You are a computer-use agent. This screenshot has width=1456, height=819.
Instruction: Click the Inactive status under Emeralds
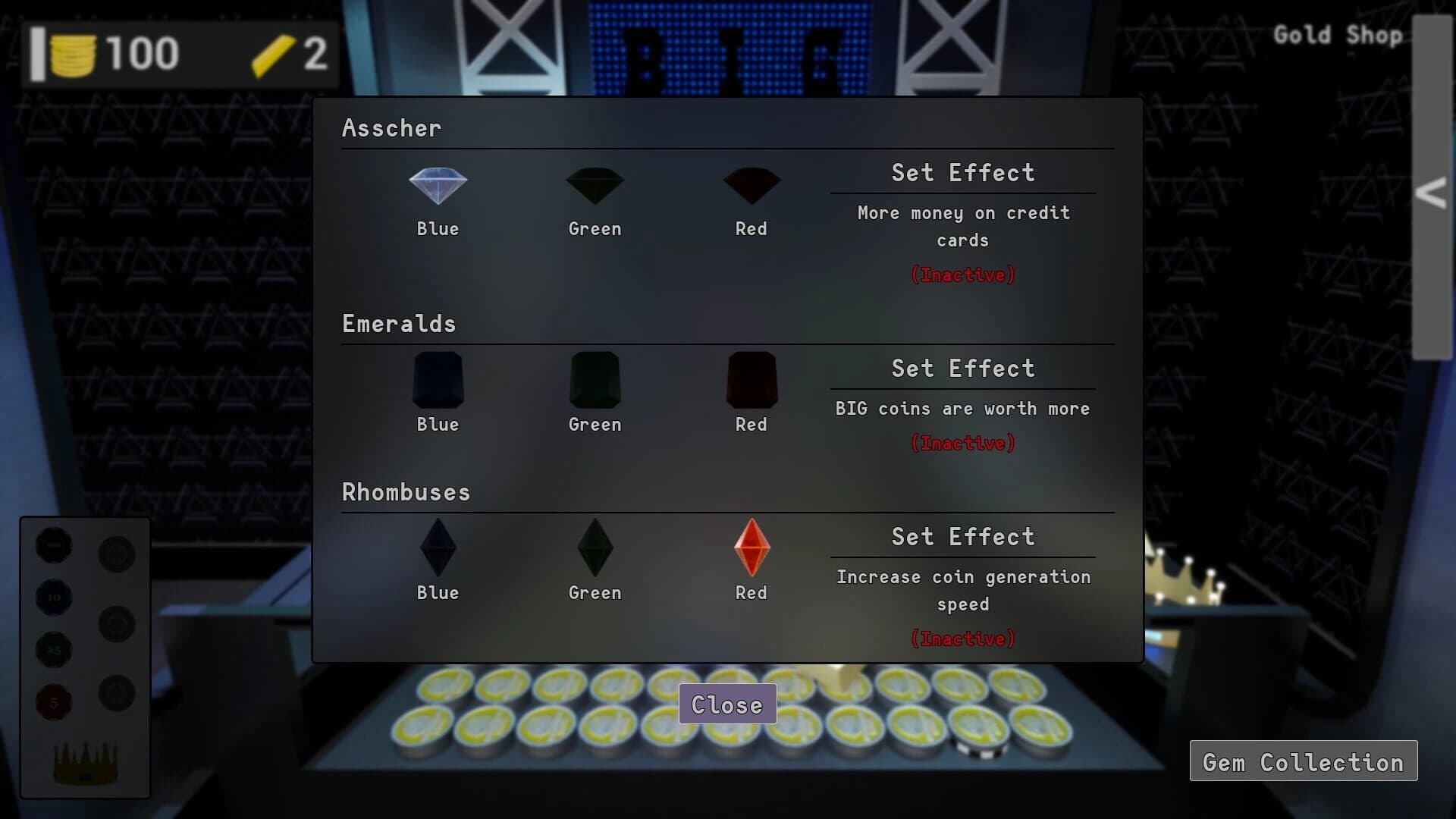[x=962, y=443]
